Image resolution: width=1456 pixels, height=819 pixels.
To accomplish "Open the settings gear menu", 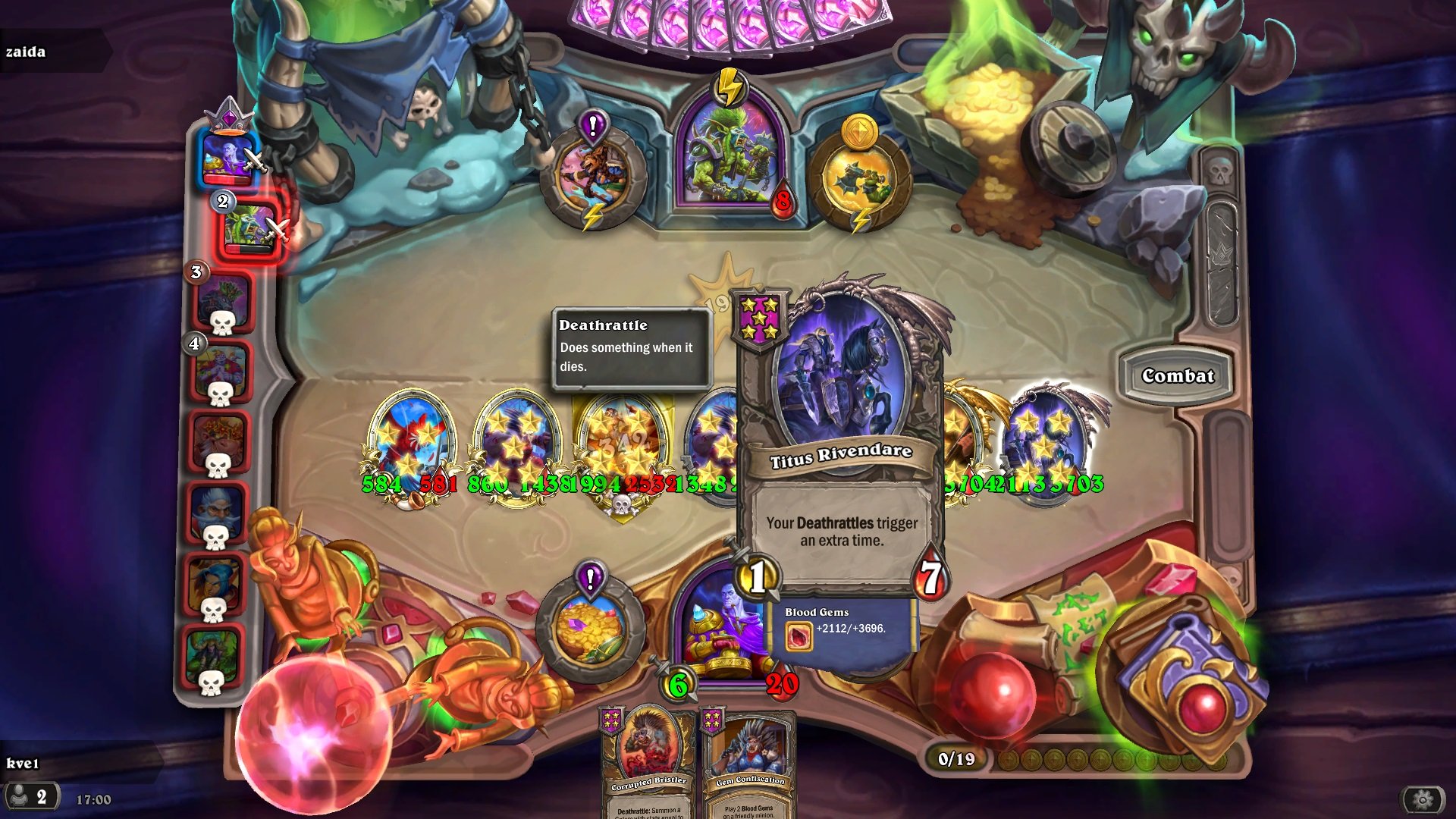I will pyautogui.click(x=1420, y=799).
